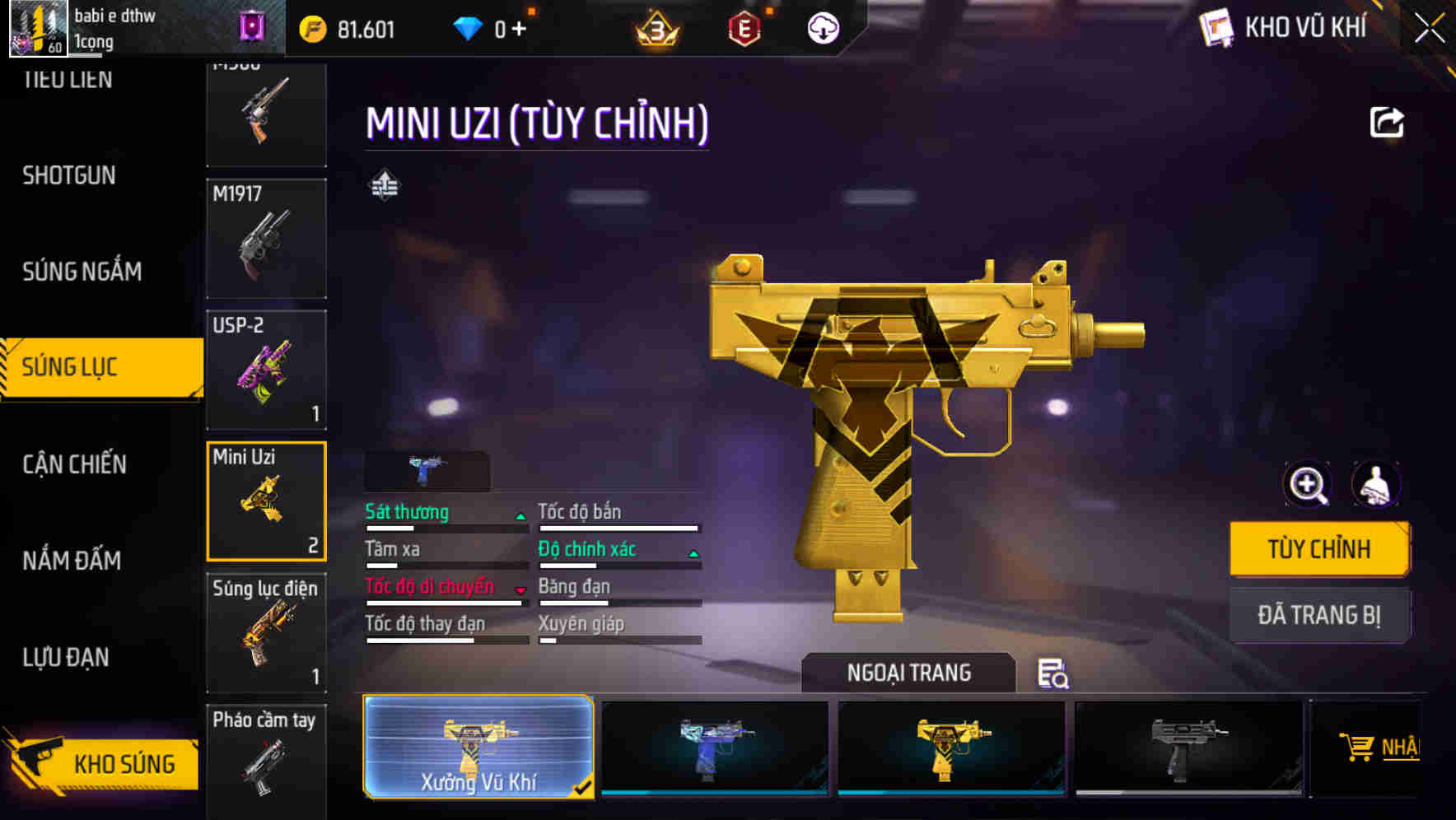Close the weapon armory screen

click(1430, 28)
